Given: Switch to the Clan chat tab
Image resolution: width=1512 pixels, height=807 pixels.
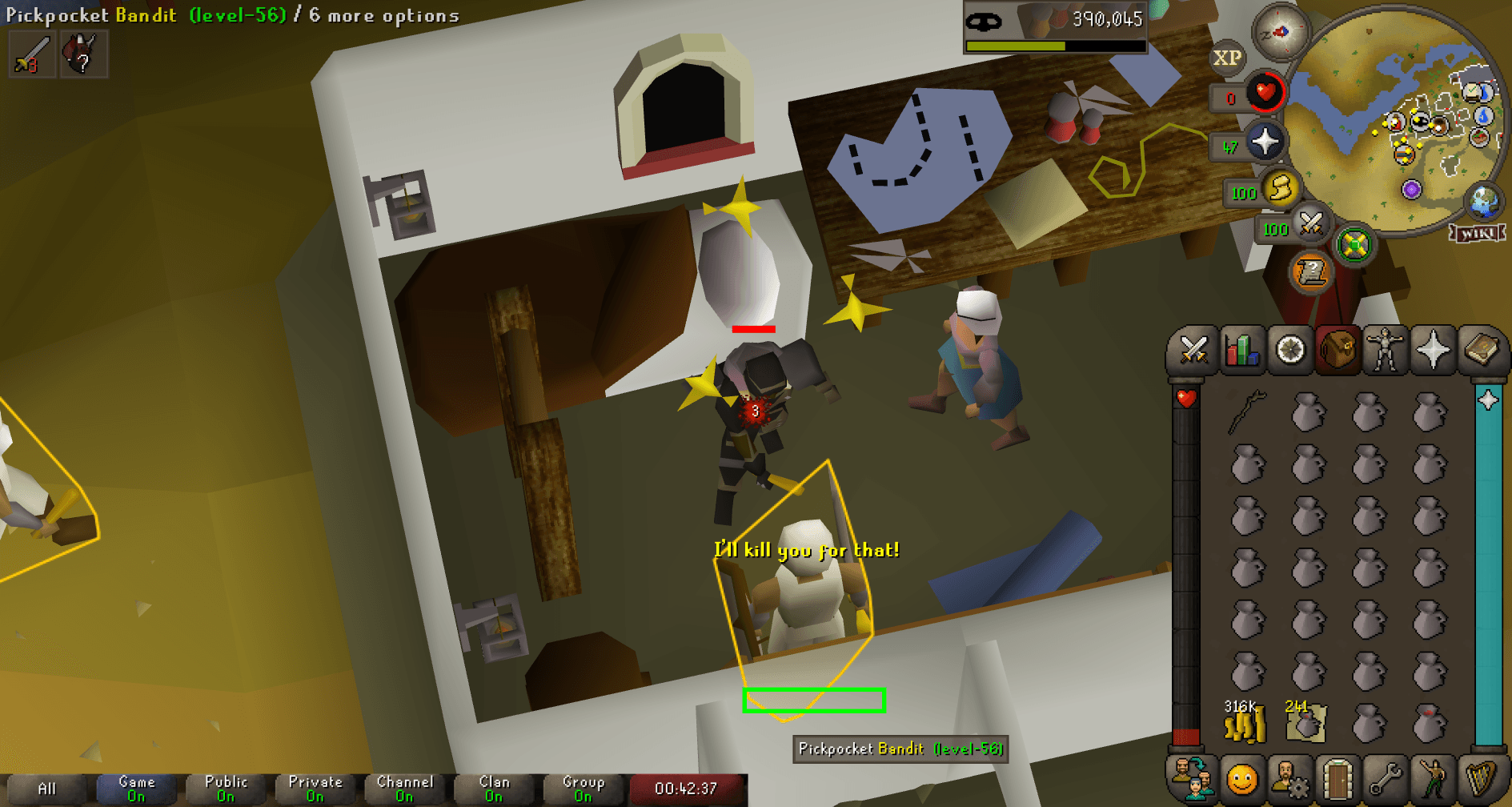Looking at the screenshot, I should click(494, 786).
